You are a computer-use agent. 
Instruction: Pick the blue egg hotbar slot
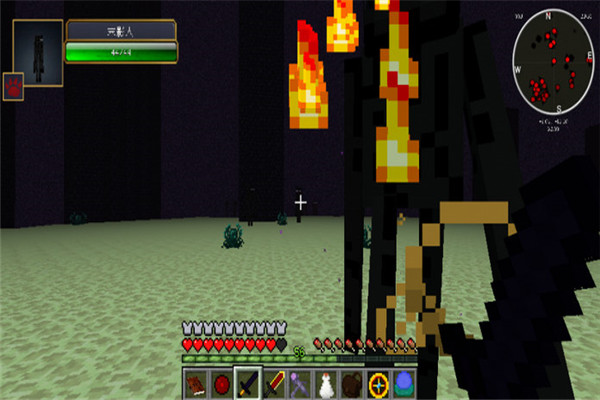(x=404, y=384)
